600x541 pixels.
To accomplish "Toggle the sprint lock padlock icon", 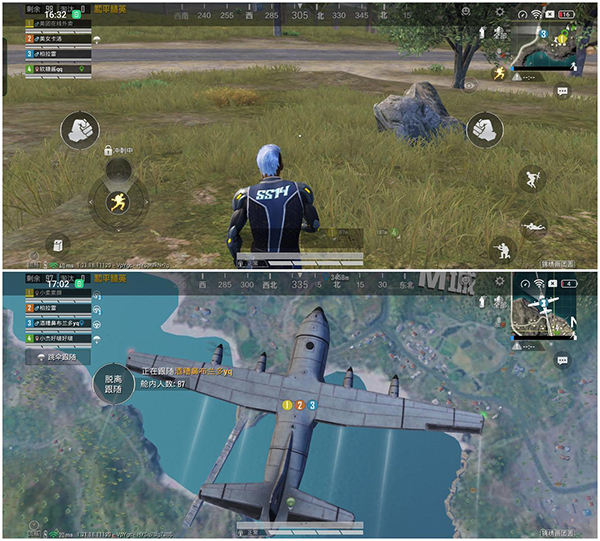I will tap(108, 150).
